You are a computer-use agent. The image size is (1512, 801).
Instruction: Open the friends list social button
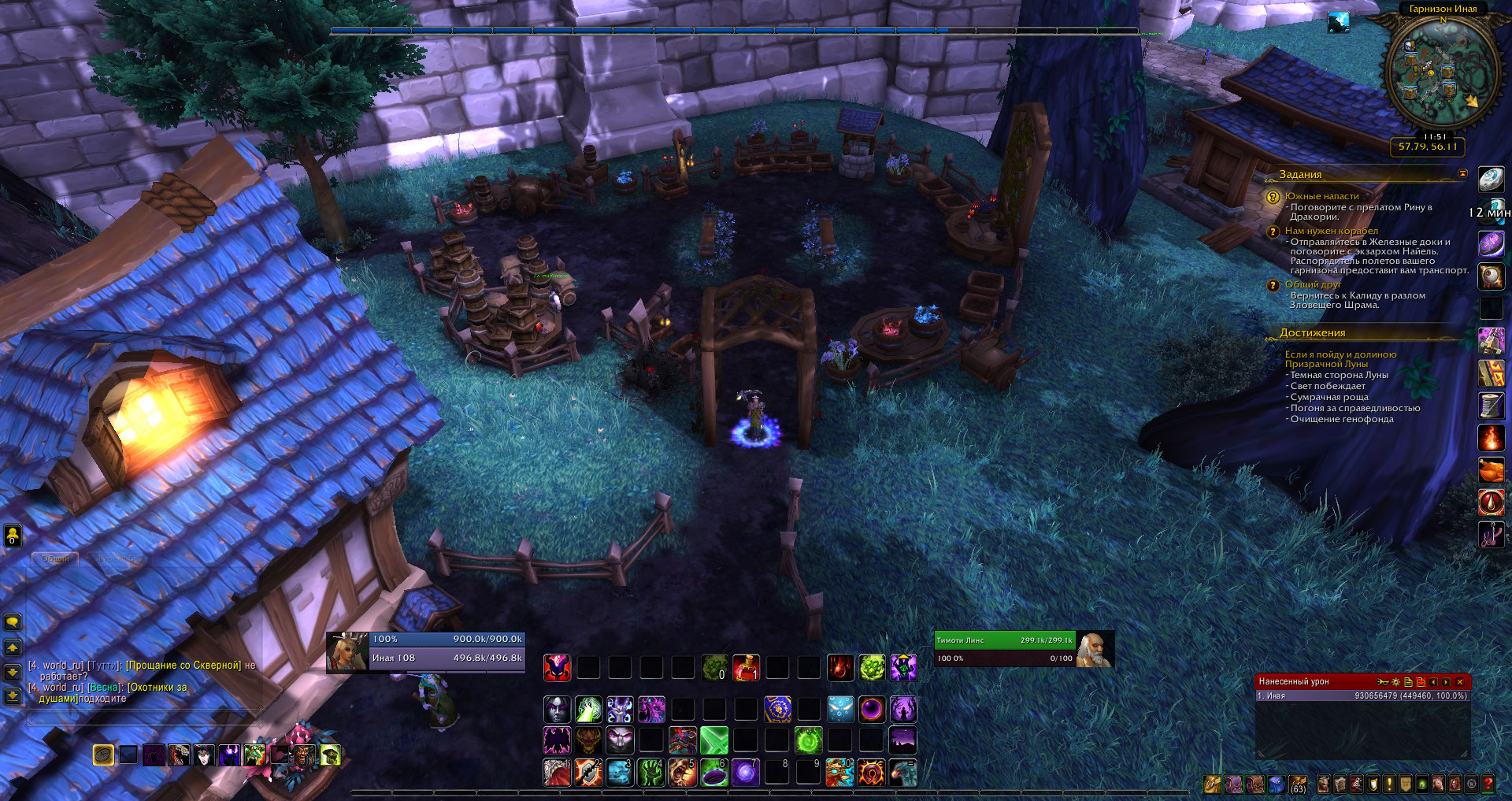[x=13, y=536]
